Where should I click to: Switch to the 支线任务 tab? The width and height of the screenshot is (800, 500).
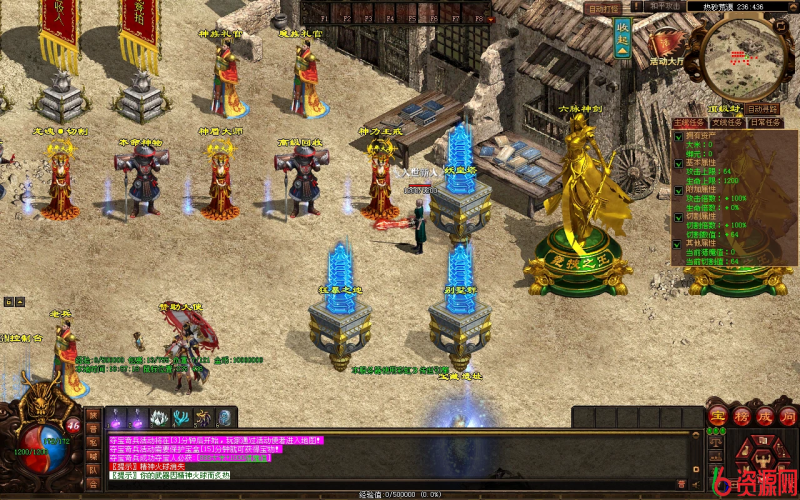pyautogui.click(x=727, y=122)
